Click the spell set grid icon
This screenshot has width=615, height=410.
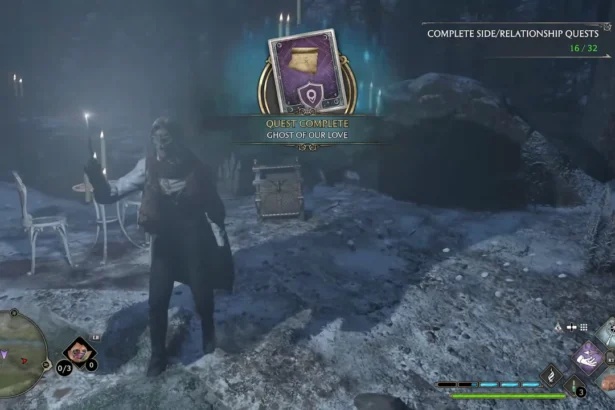pyautogui.click(x=585, y=327)
